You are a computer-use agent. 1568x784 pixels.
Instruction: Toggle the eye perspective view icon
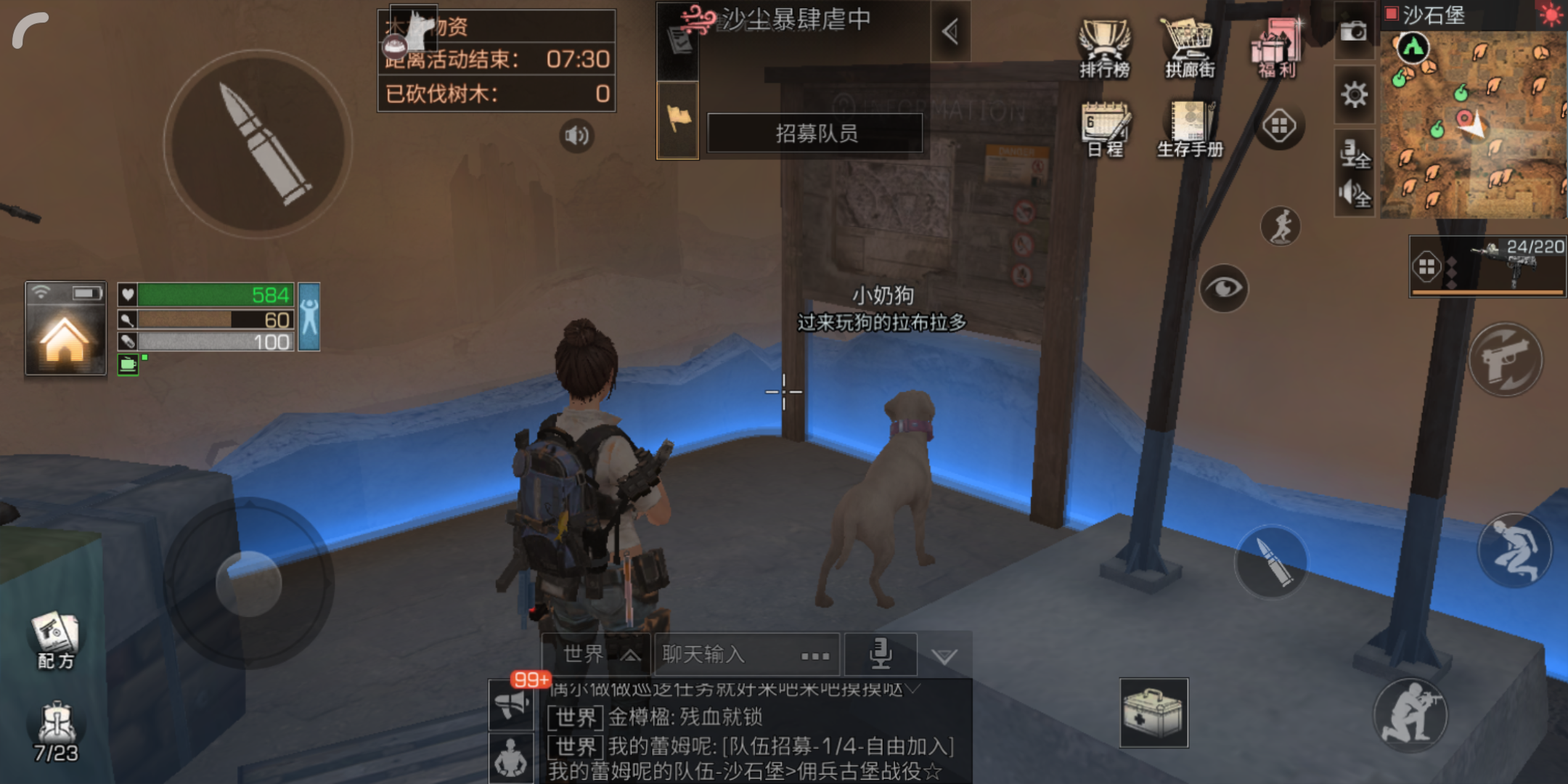point(1224,287)
